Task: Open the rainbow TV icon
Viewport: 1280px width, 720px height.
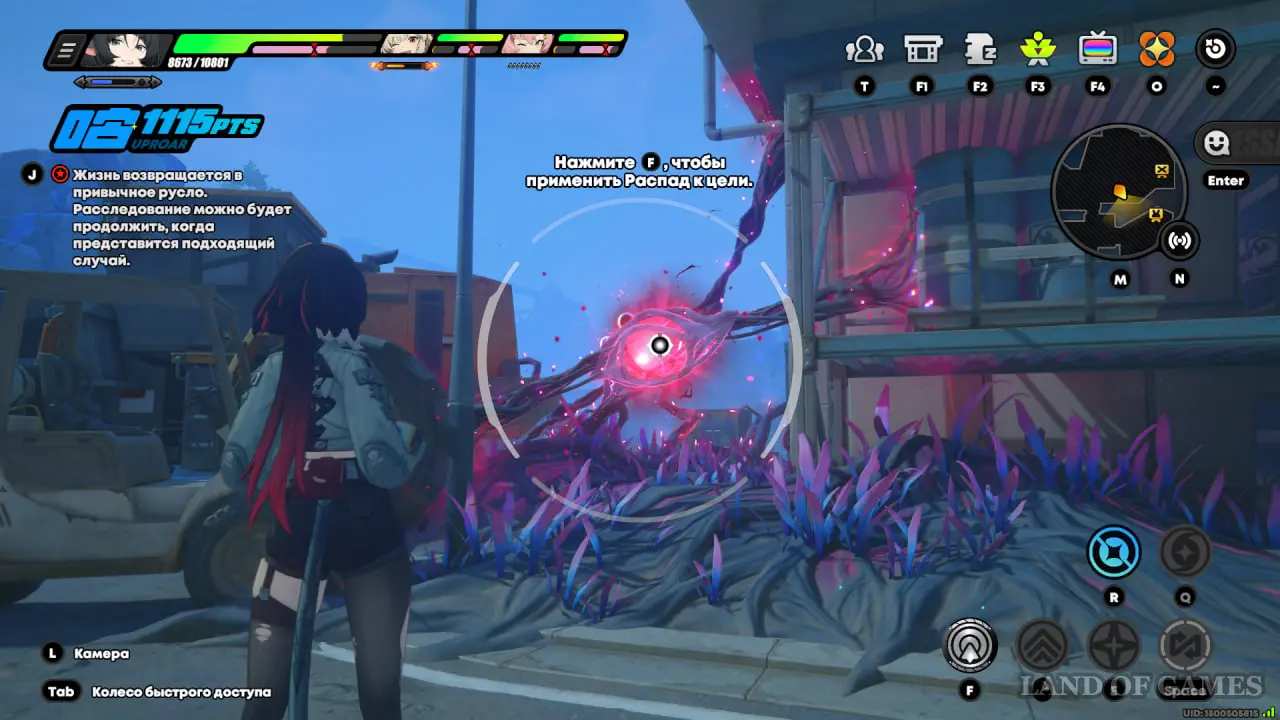Action: (1097, 49)
